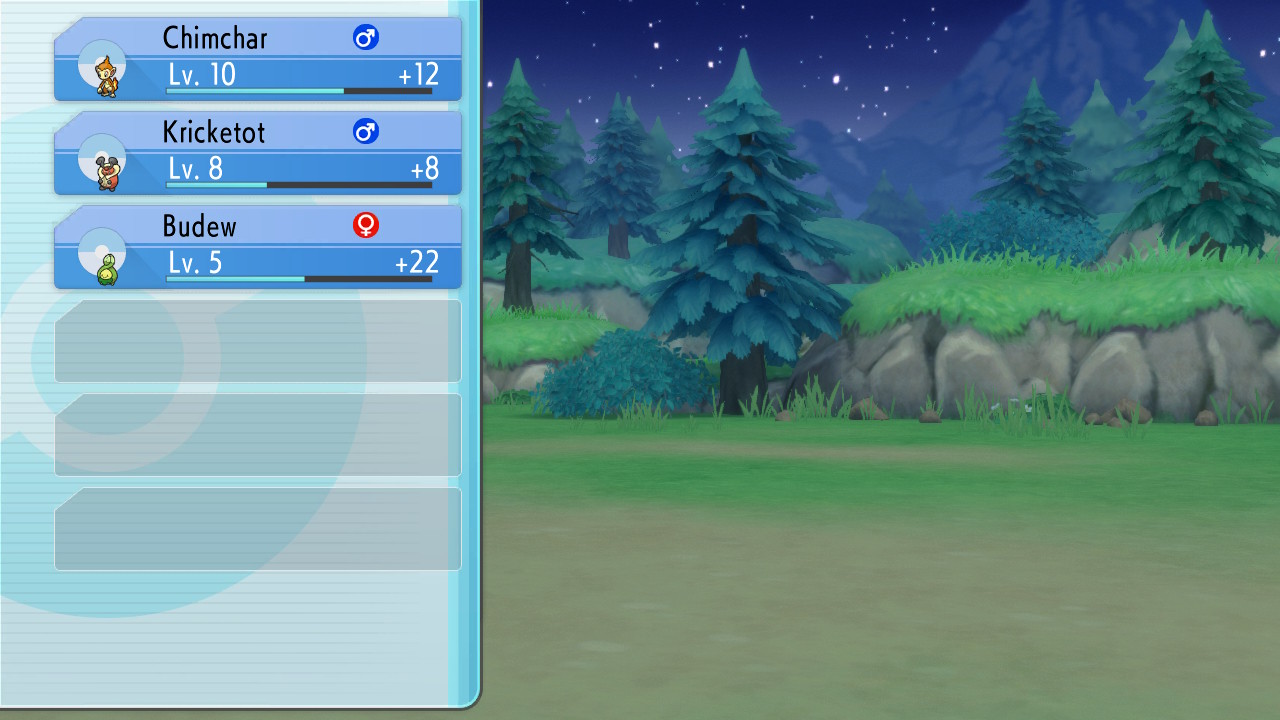Select the Chimchar name label

(x=215, y=38)
